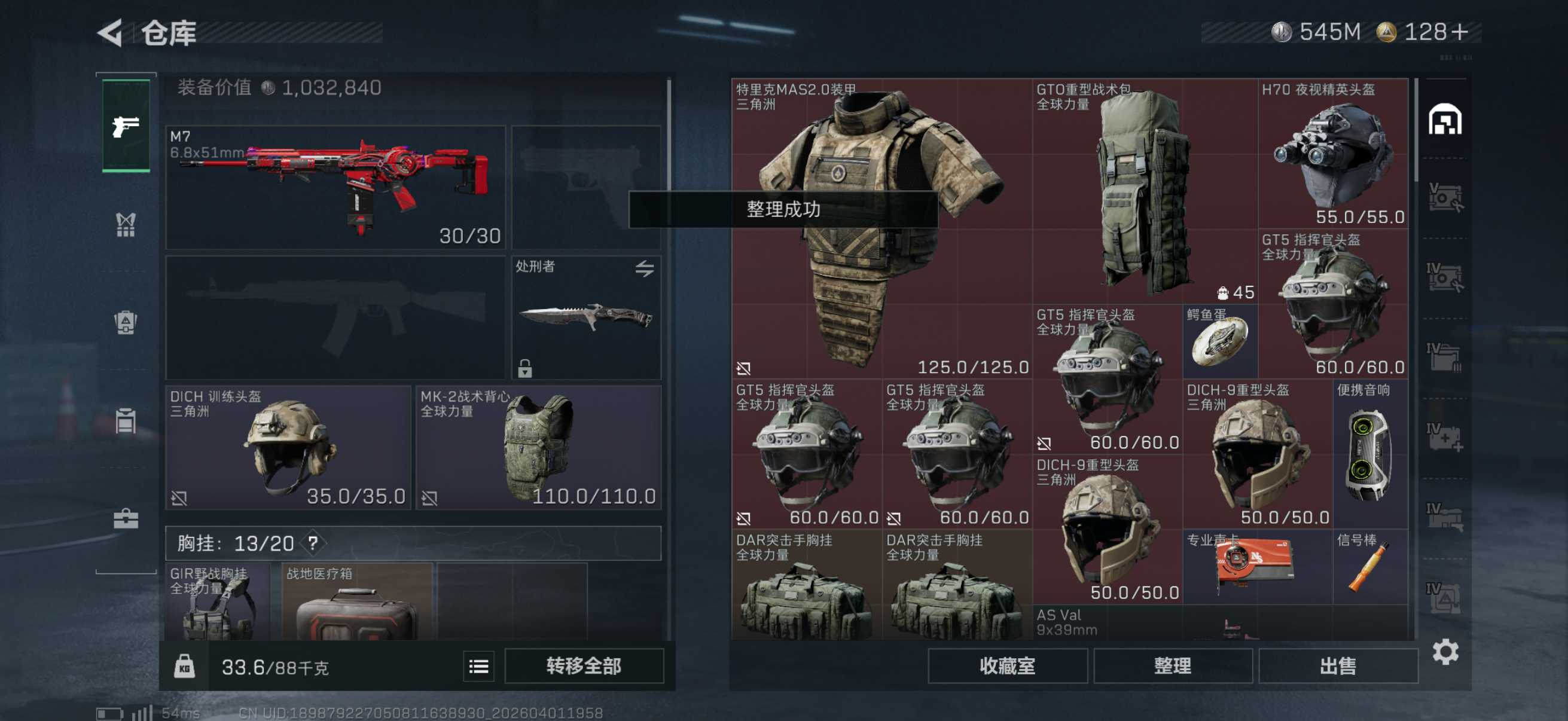Pick the 特里克MAS2.0装甲 armor
The height and width of the screenshot is (721, 1568).
881,228
